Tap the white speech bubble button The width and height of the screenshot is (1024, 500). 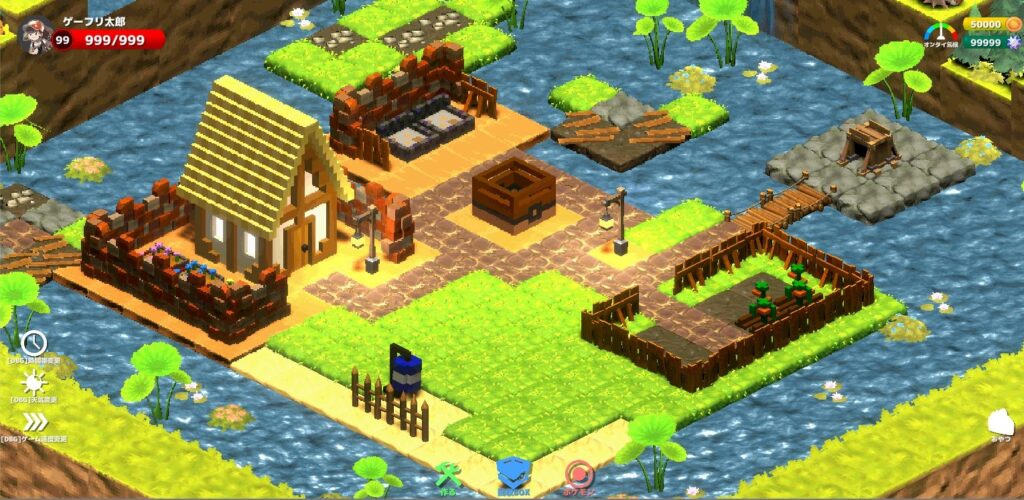point(1001,424)
